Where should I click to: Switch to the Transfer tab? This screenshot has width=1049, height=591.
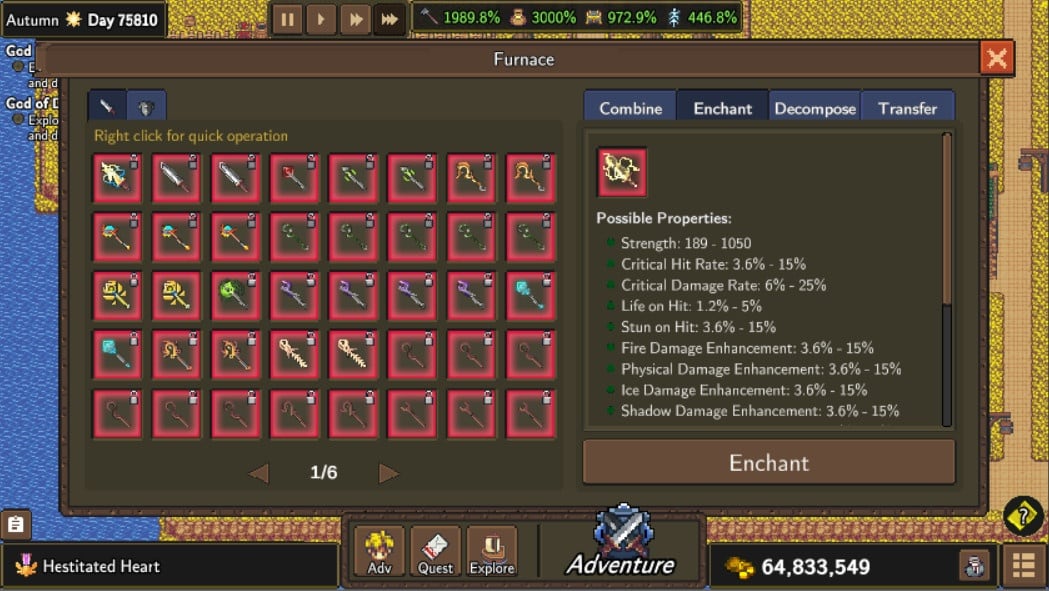coord(908,108)
